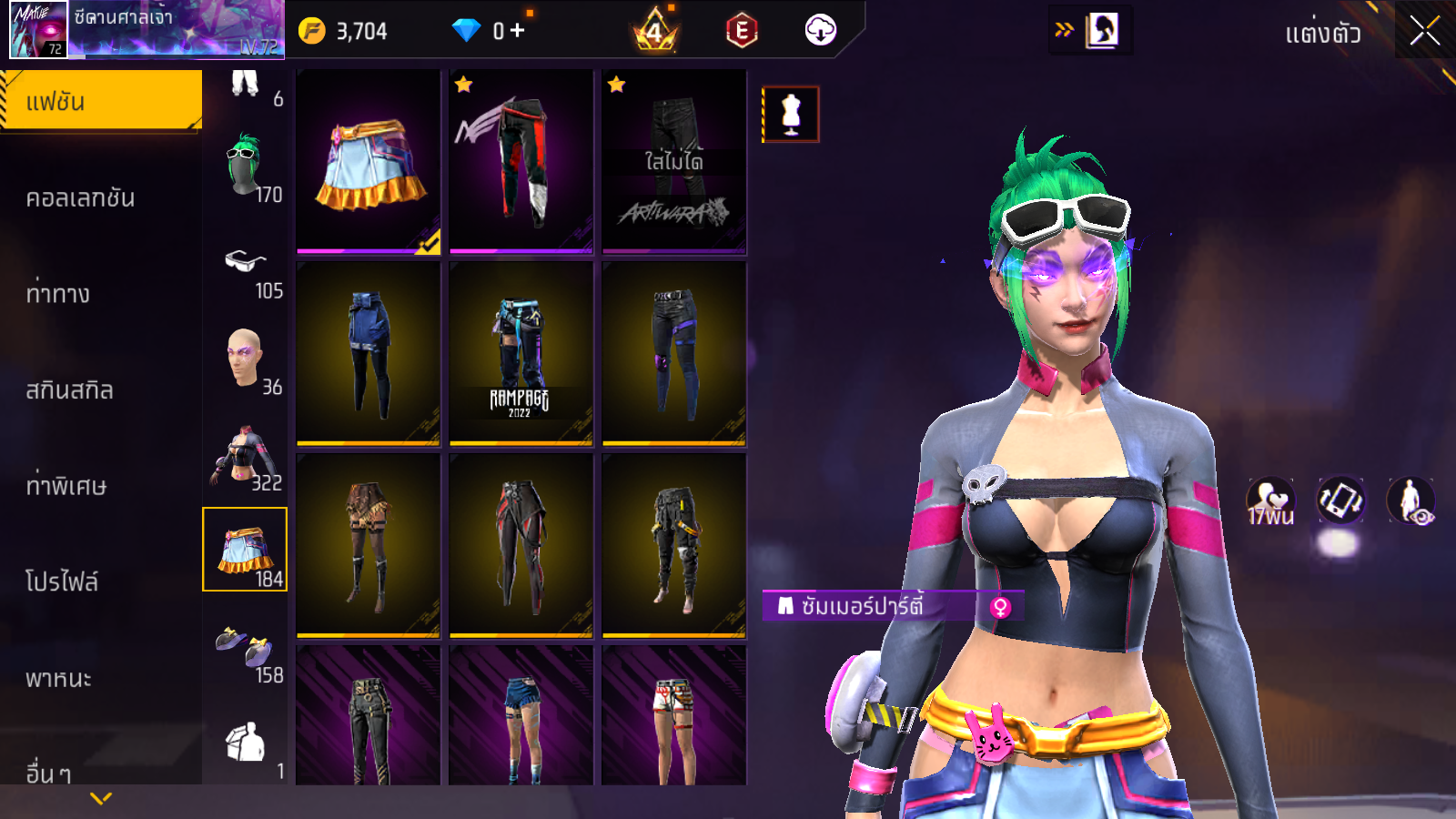The image size is (1456, 819).
Task: Choose the face skin category icon
Action: 245,359
